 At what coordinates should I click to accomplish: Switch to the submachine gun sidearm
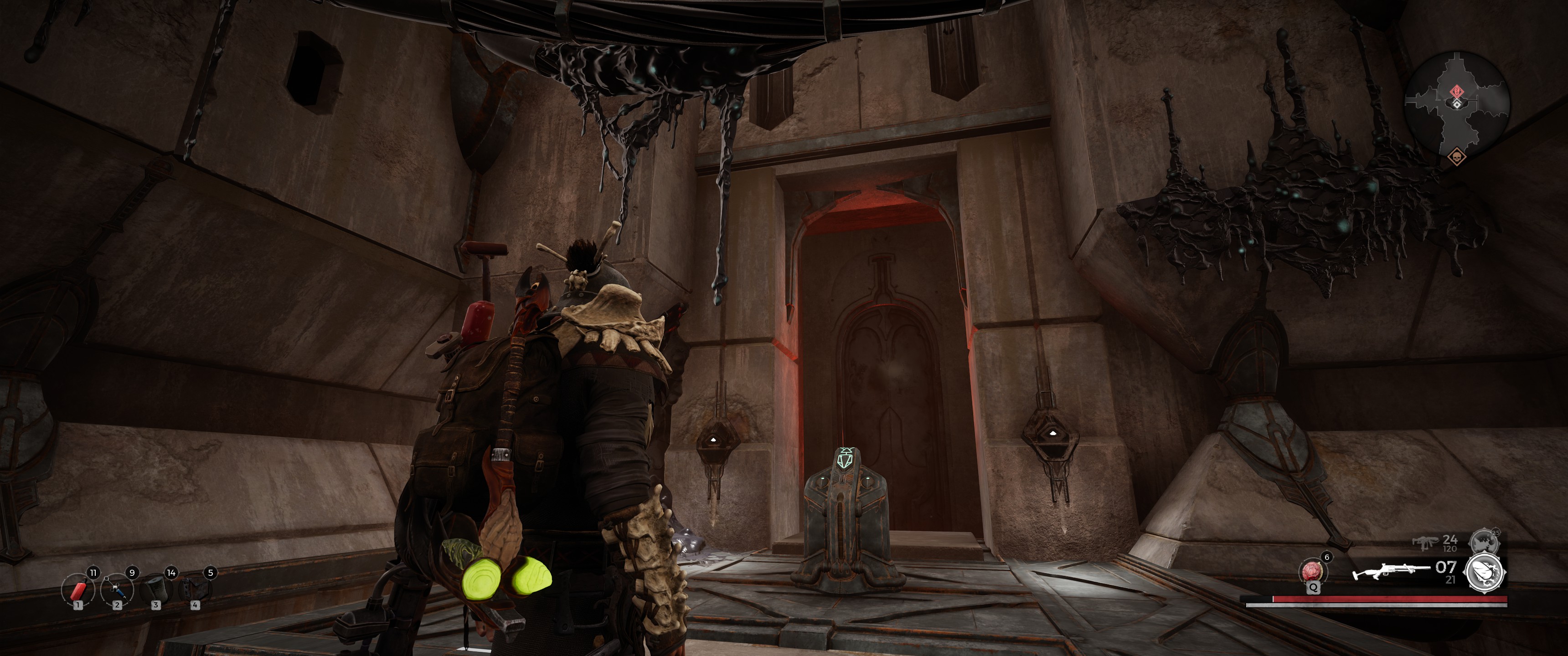pos(1424,542)
